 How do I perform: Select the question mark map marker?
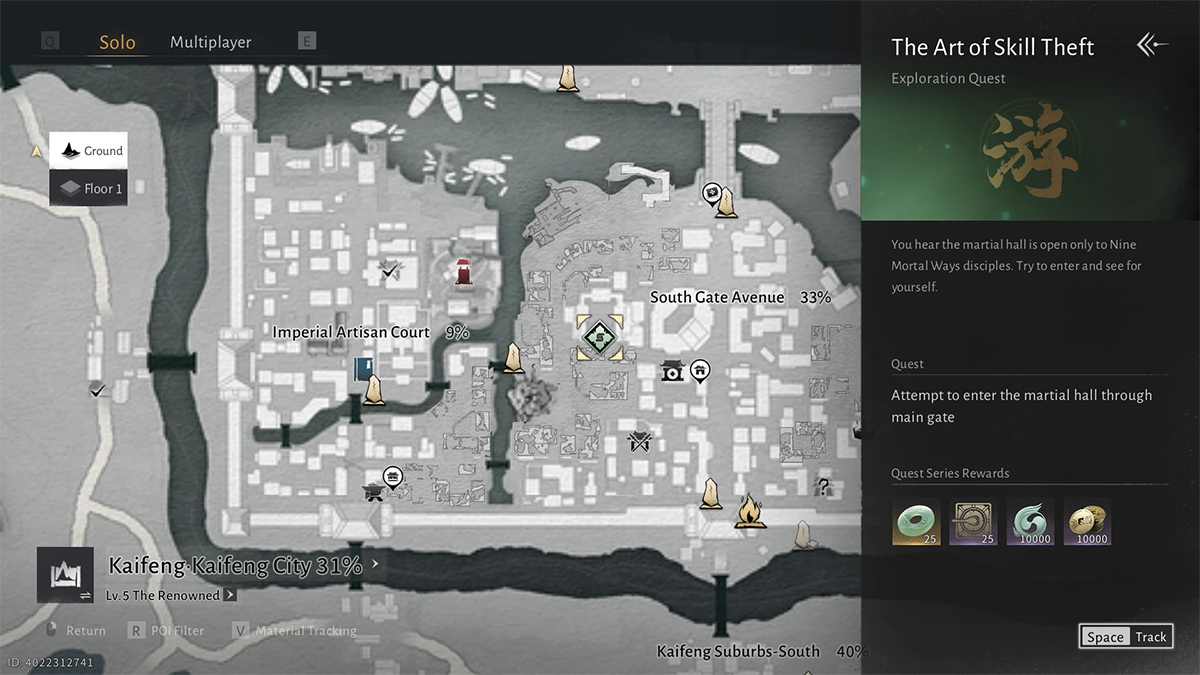(x=824, y=487)
